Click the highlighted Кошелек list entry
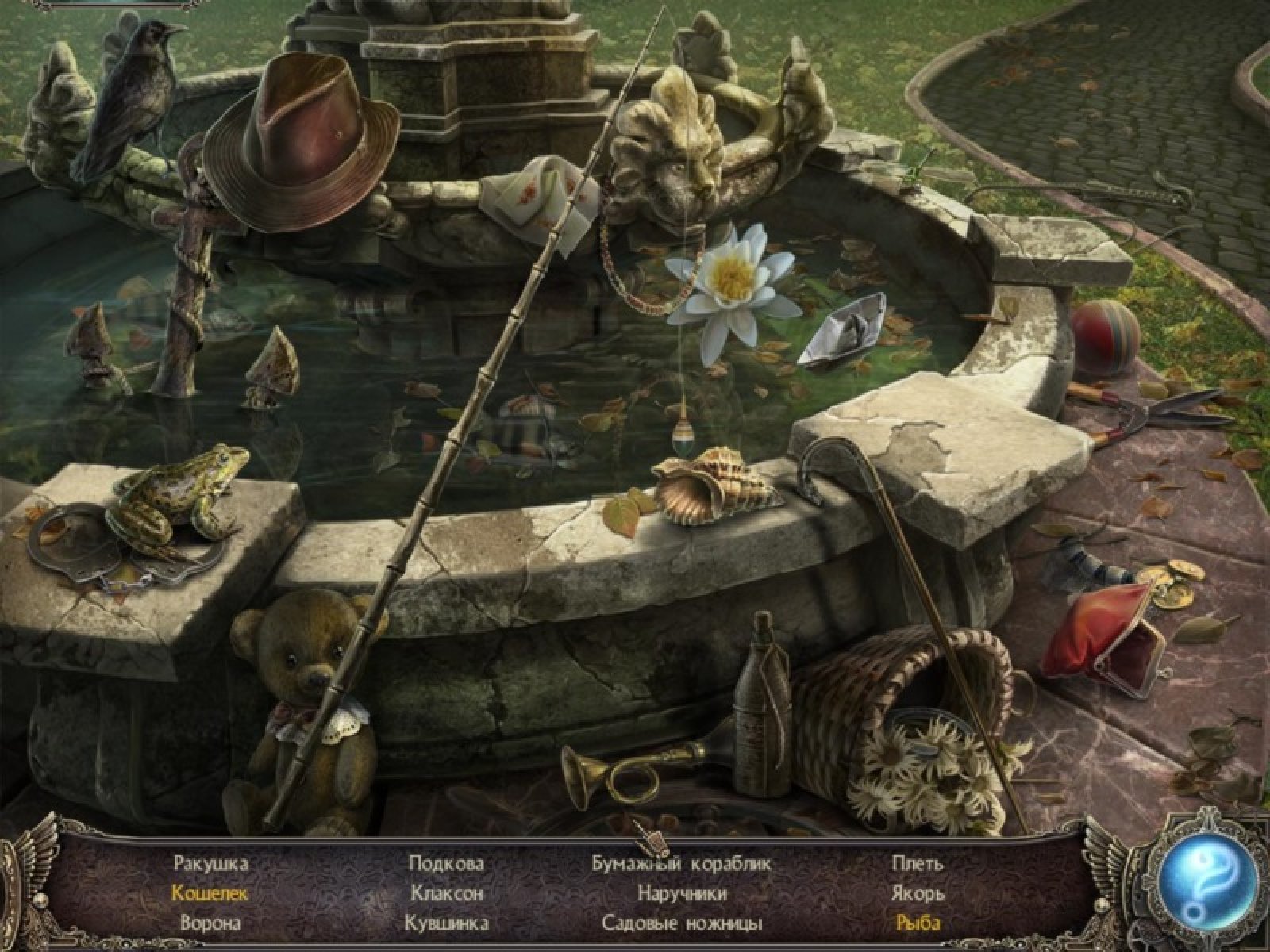This screenshot has width=1270, height=952. [210, 893]
